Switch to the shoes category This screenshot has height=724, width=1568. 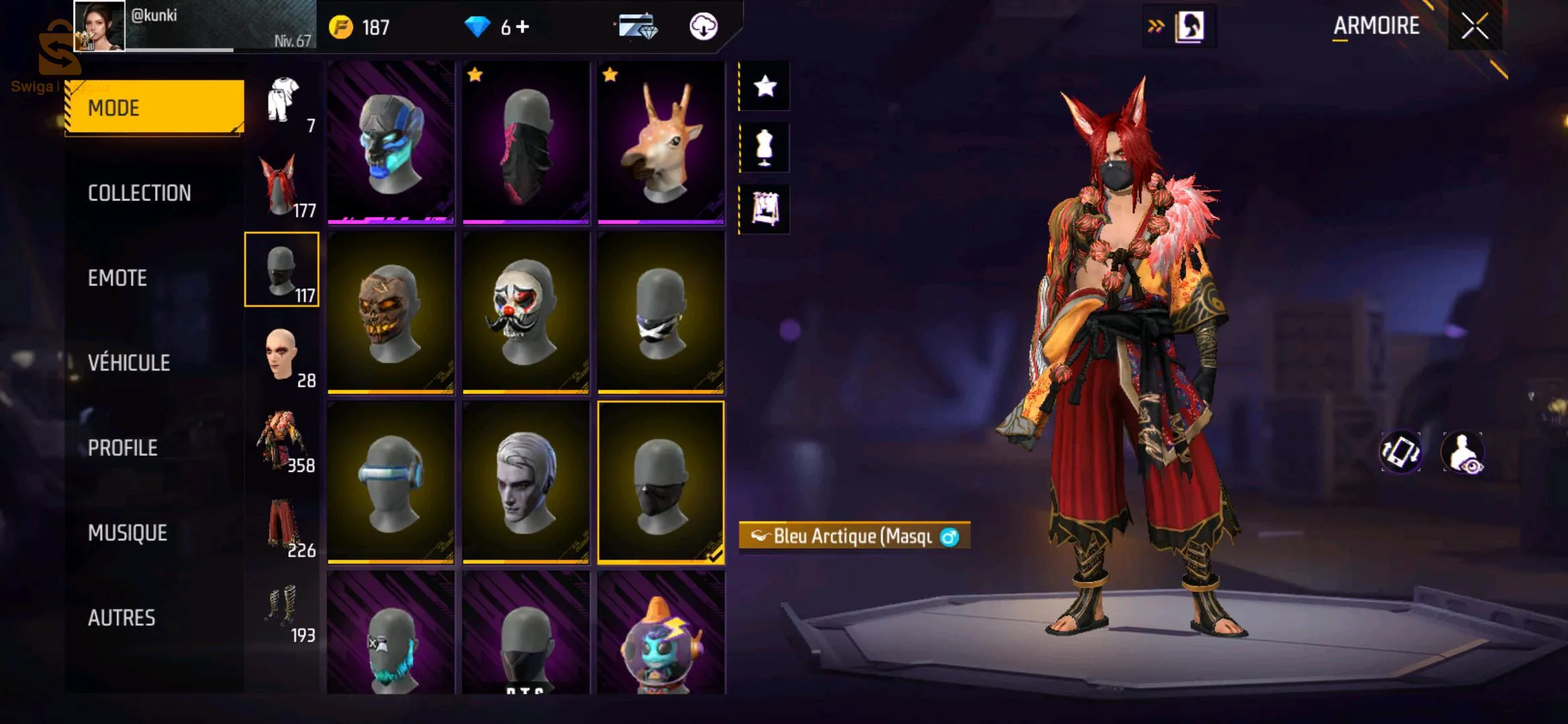pos(281,609)
